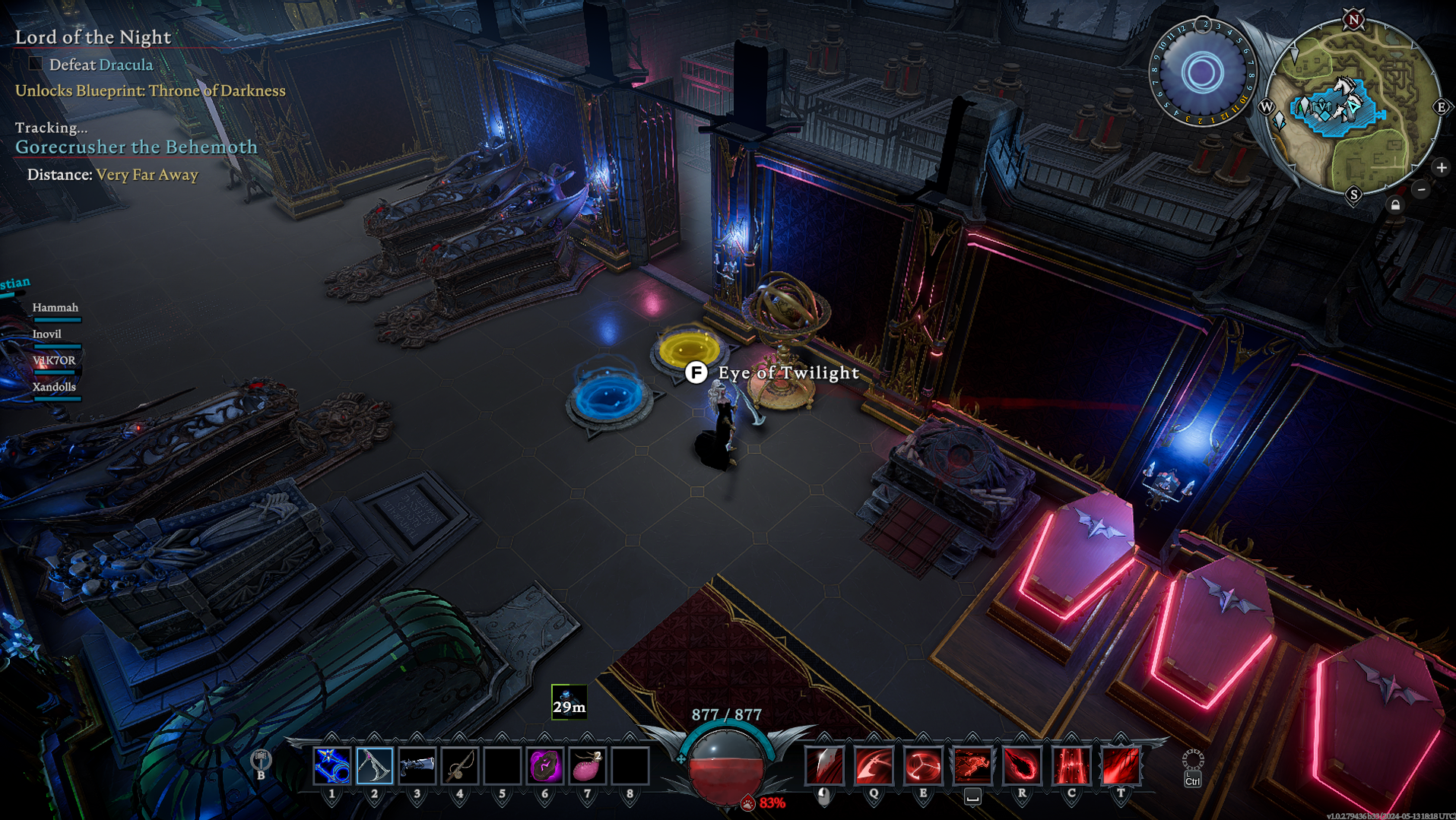1456x820 pixels.
Task: Use the purple stone item in slot 6
Action: tap(545, 765)
